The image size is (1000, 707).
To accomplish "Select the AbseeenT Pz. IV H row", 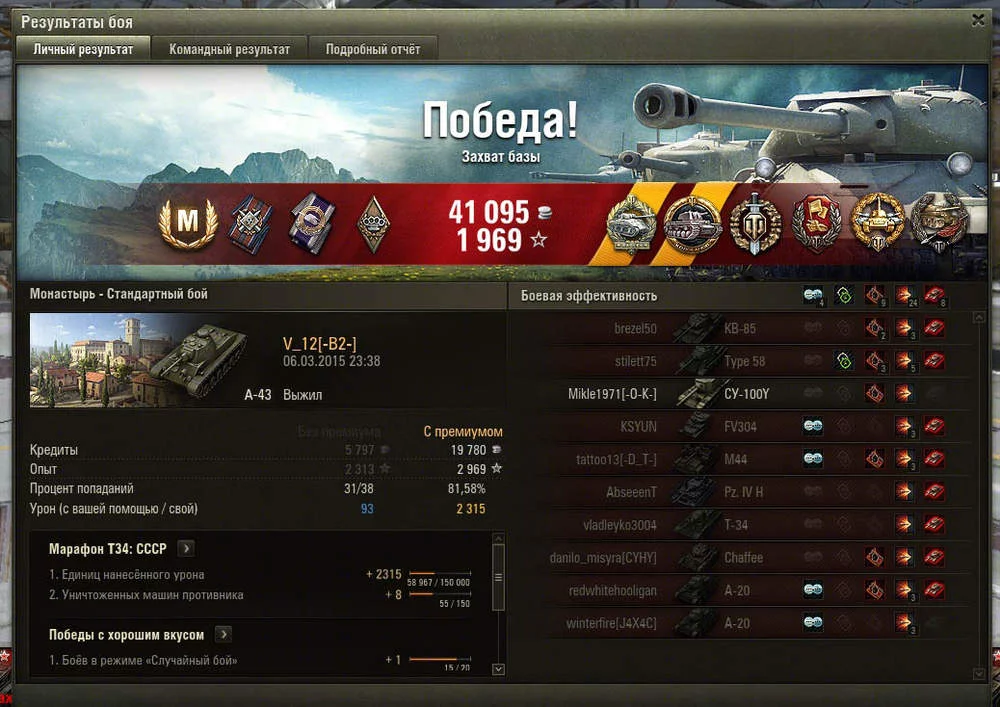I will point(740,492).
